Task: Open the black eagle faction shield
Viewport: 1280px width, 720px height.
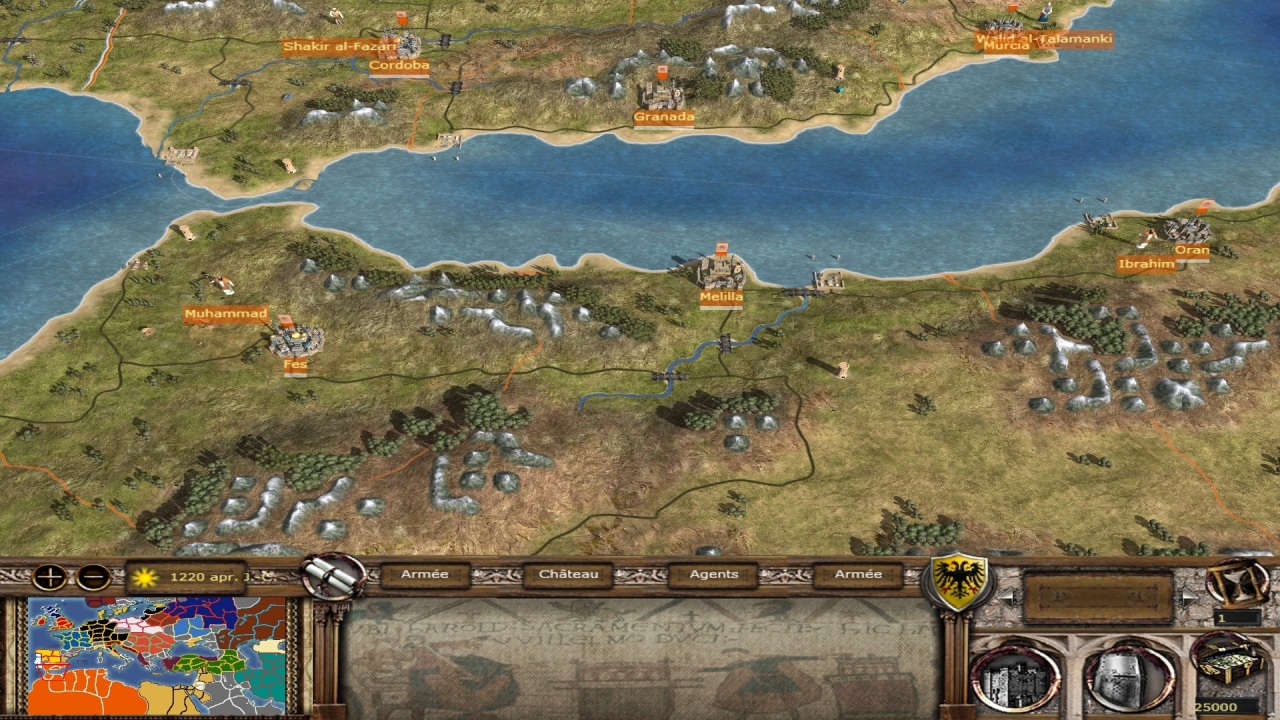Action: coord(960,582)
